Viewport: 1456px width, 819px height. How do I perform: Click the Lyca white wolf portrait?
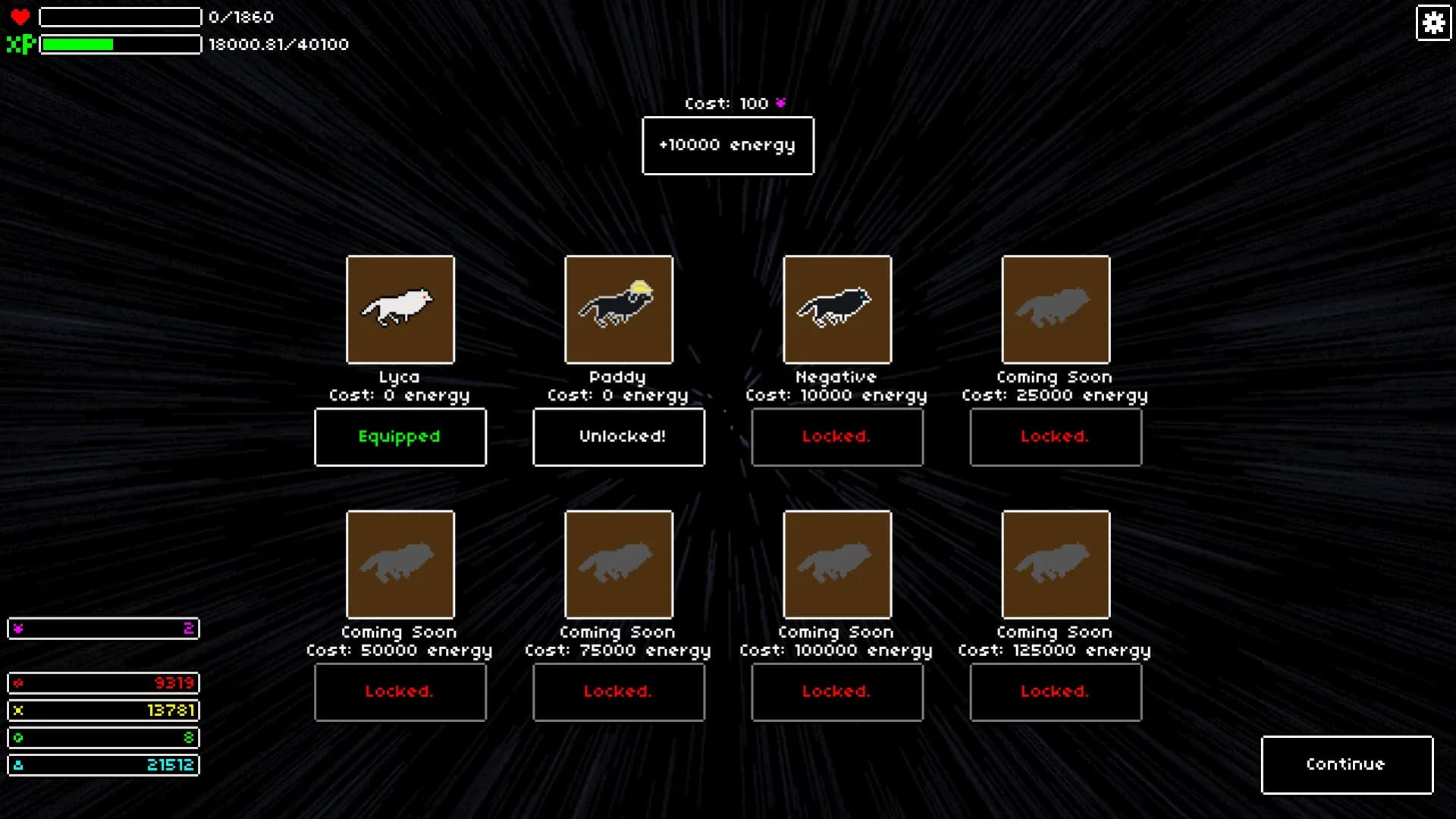tap(400, 309)
